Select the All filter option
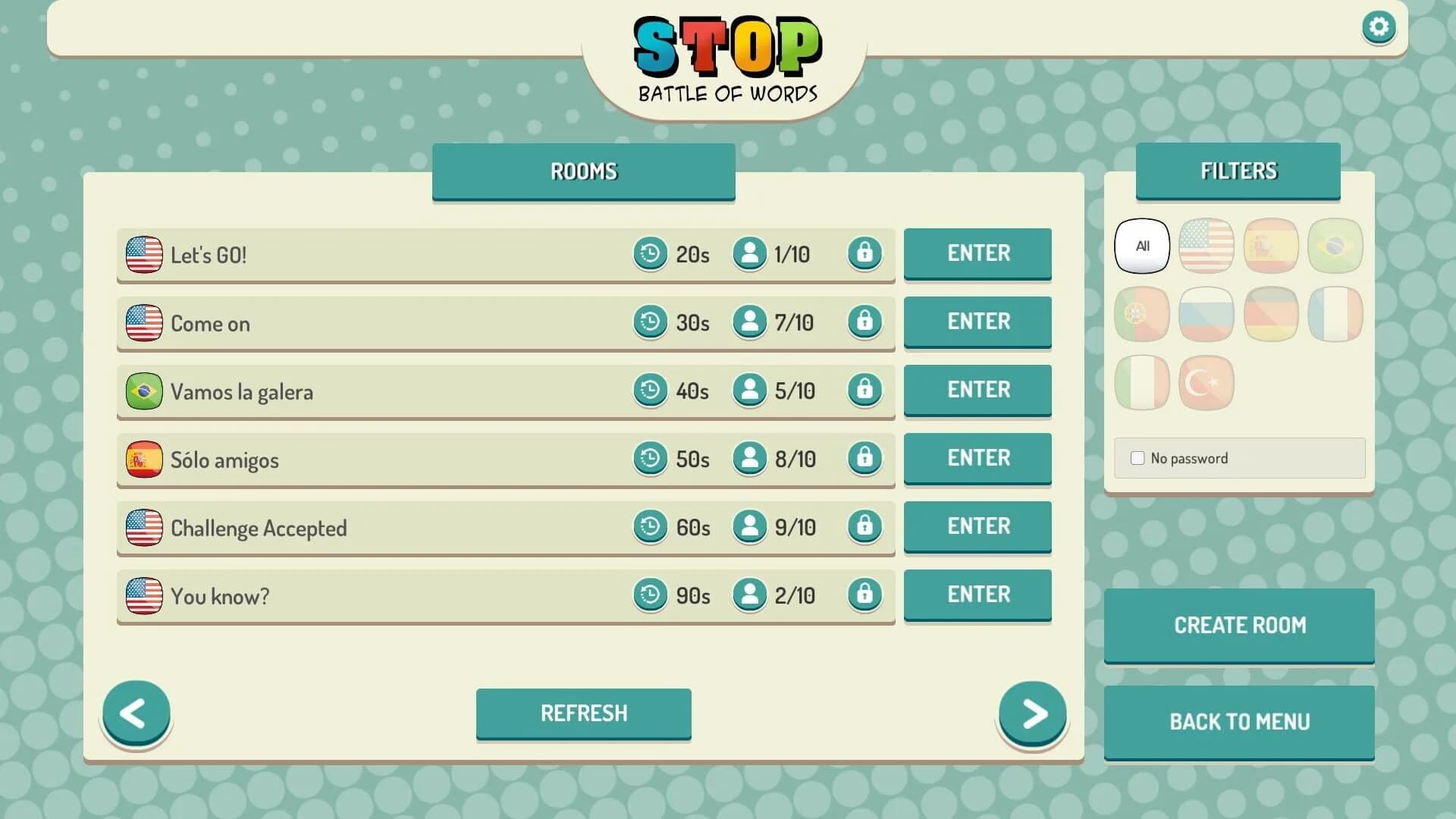Viewport: 1456px width, 819px height. pyautogui.click(x=1141, y=246)
